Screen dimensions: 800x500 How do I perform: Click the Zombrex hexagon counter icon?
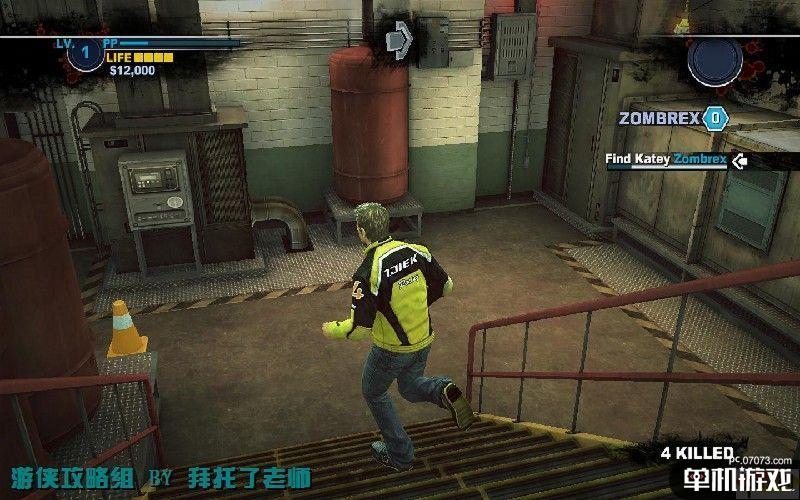point(714,119)
